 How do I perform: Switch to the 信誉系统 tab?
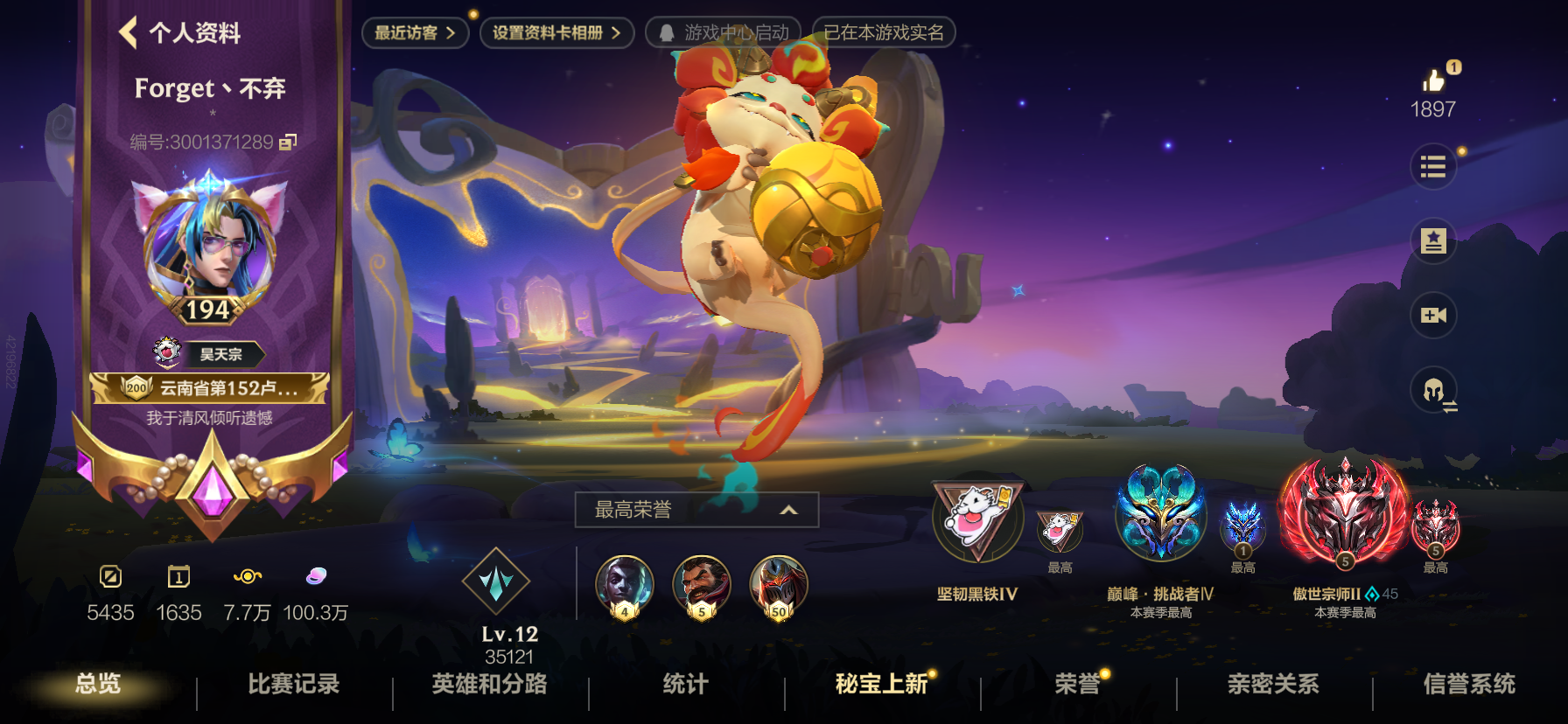click(x=1469, y=684)
